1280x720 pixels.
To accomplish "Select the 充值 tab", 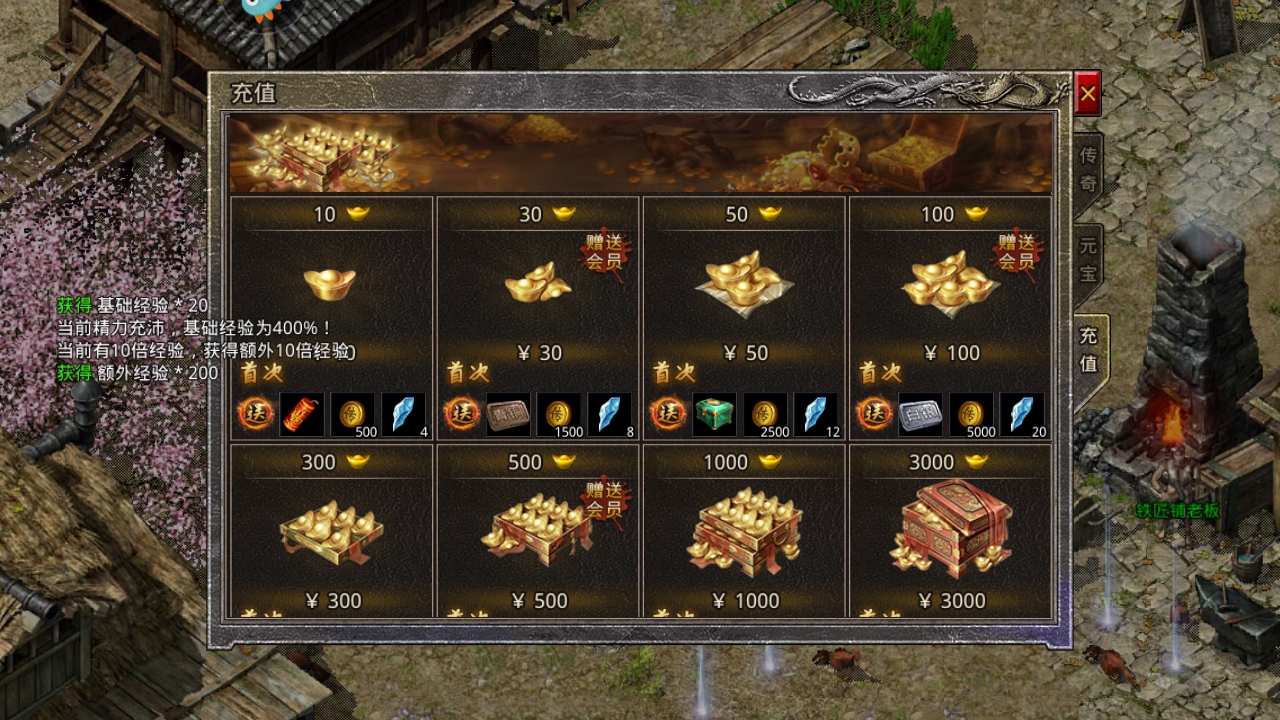I will 1088,350.
